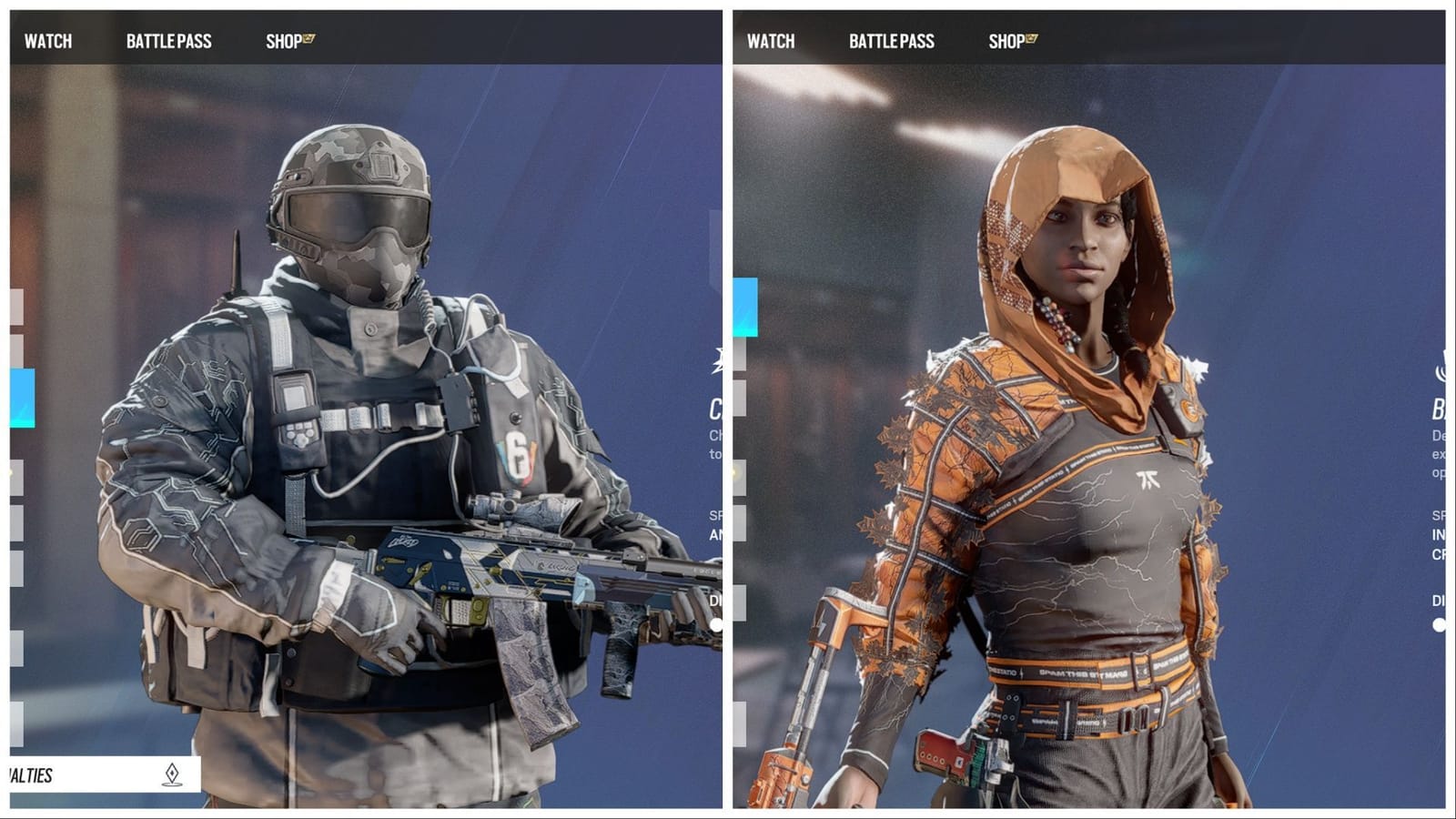Switch to the SHOP tab on the right panel
The width and height of the screenshot is (1456, 819).
(1006, 41)
